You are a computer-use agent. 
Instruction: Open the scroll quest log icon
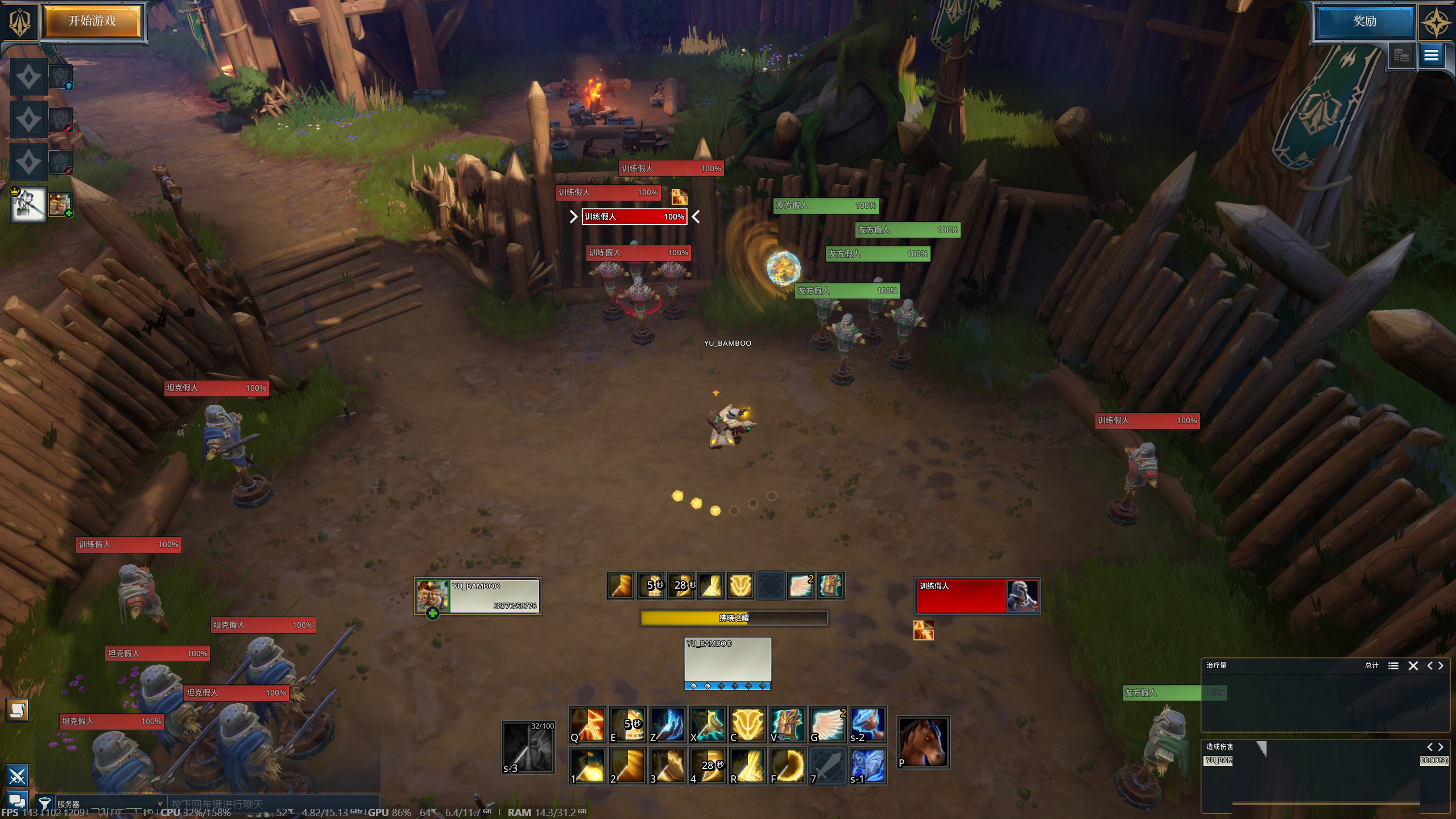[x=17, y=710]
